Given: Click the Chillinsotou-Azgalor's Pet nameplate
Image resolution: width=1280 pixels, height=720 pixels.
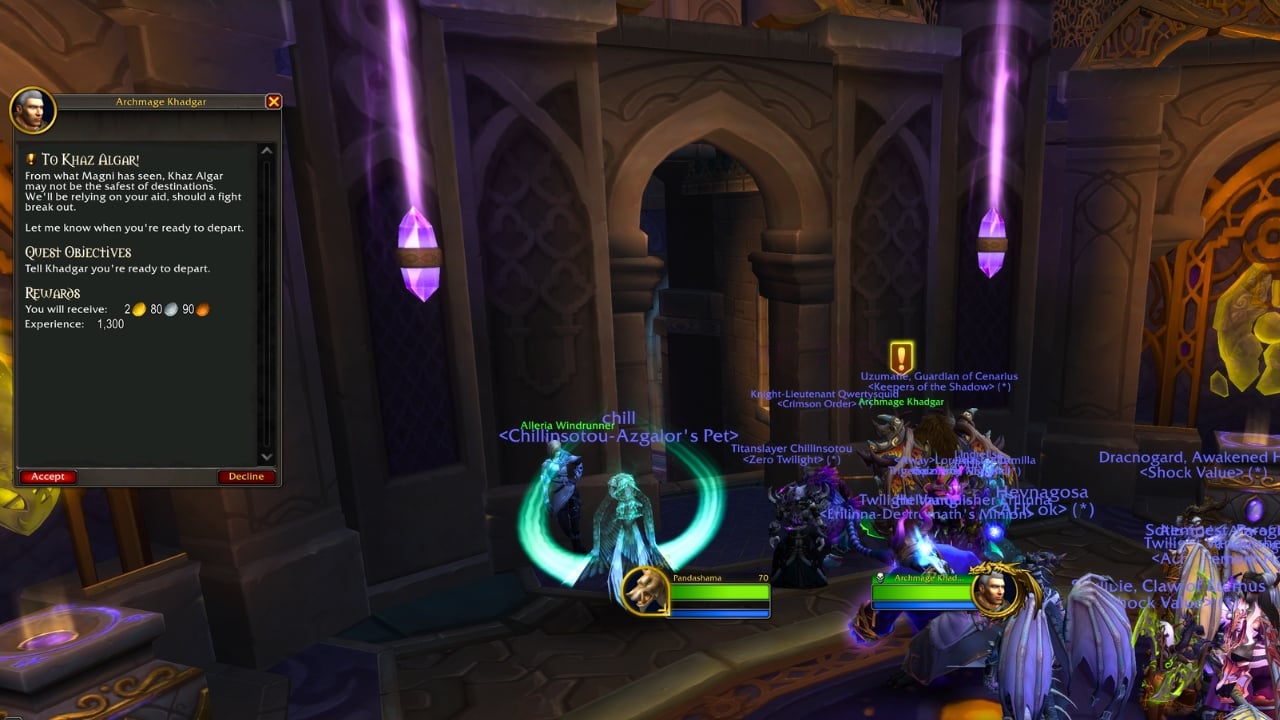Looking at the screenshot, I should pyautogui.click(x=617, y=436).
